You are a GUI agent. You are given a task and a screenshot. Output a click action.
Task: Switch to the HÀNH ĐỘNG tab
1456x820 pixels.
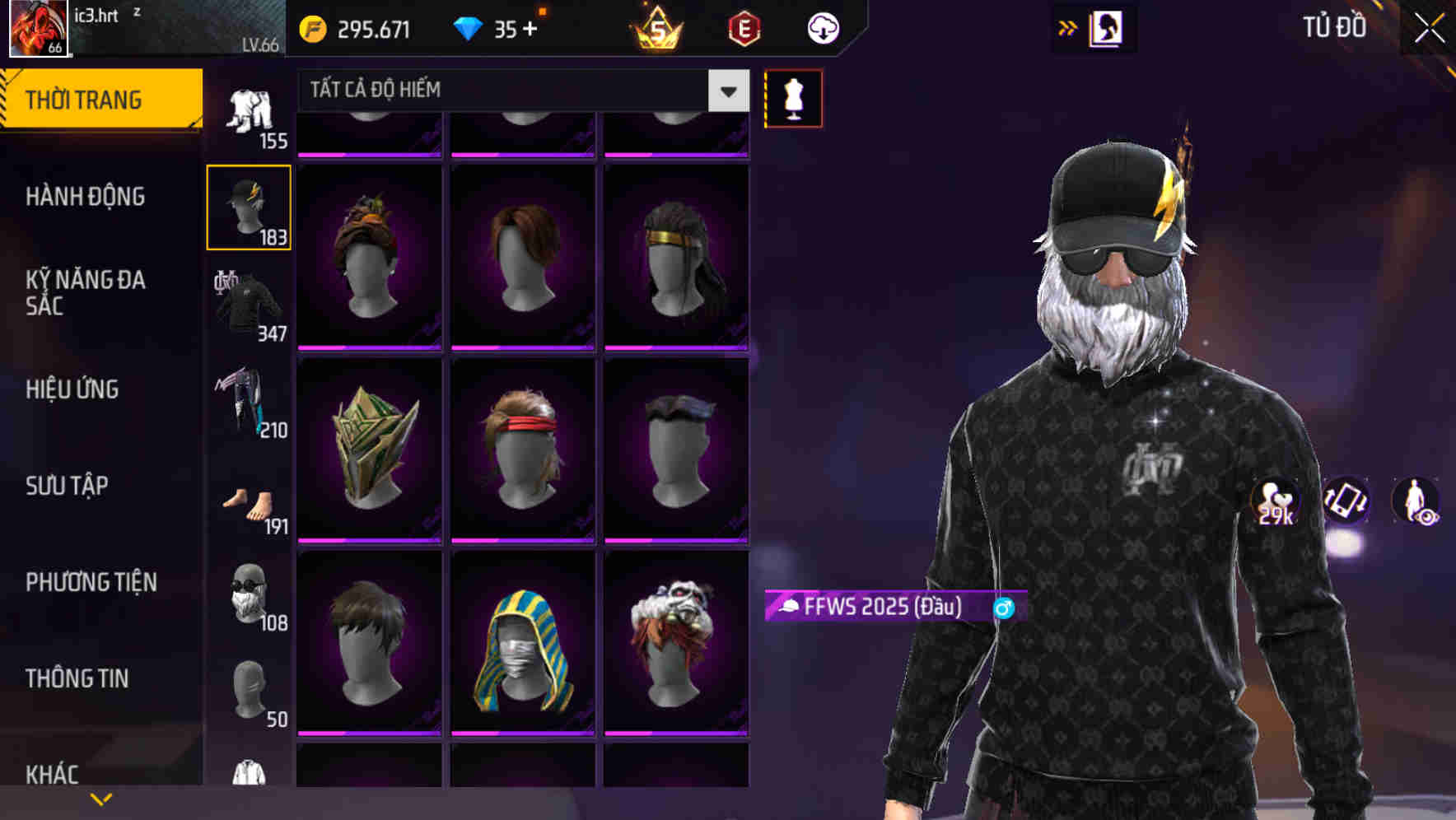[x=85, y=197]
